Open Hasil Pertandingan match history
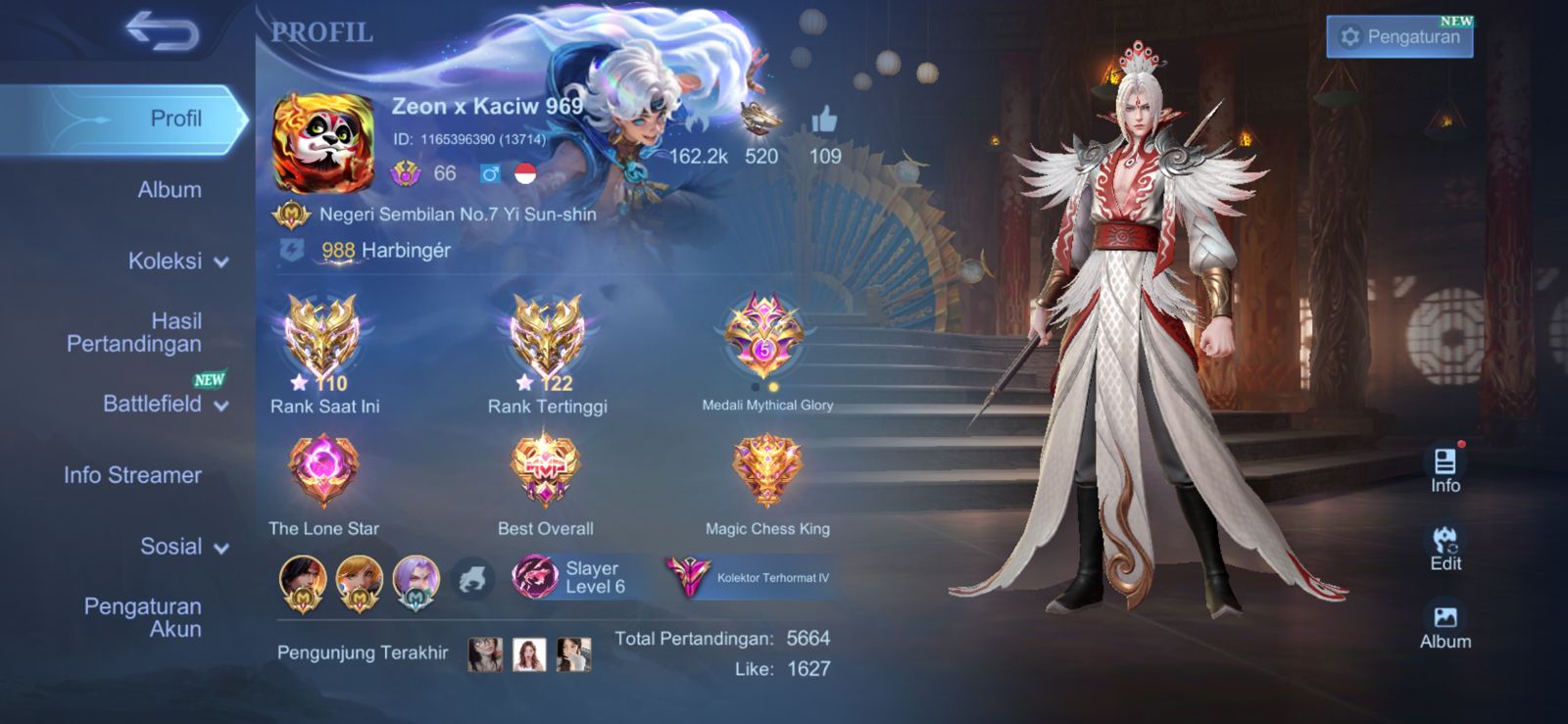The image size is (1568, 724). (x=134, y=332)
